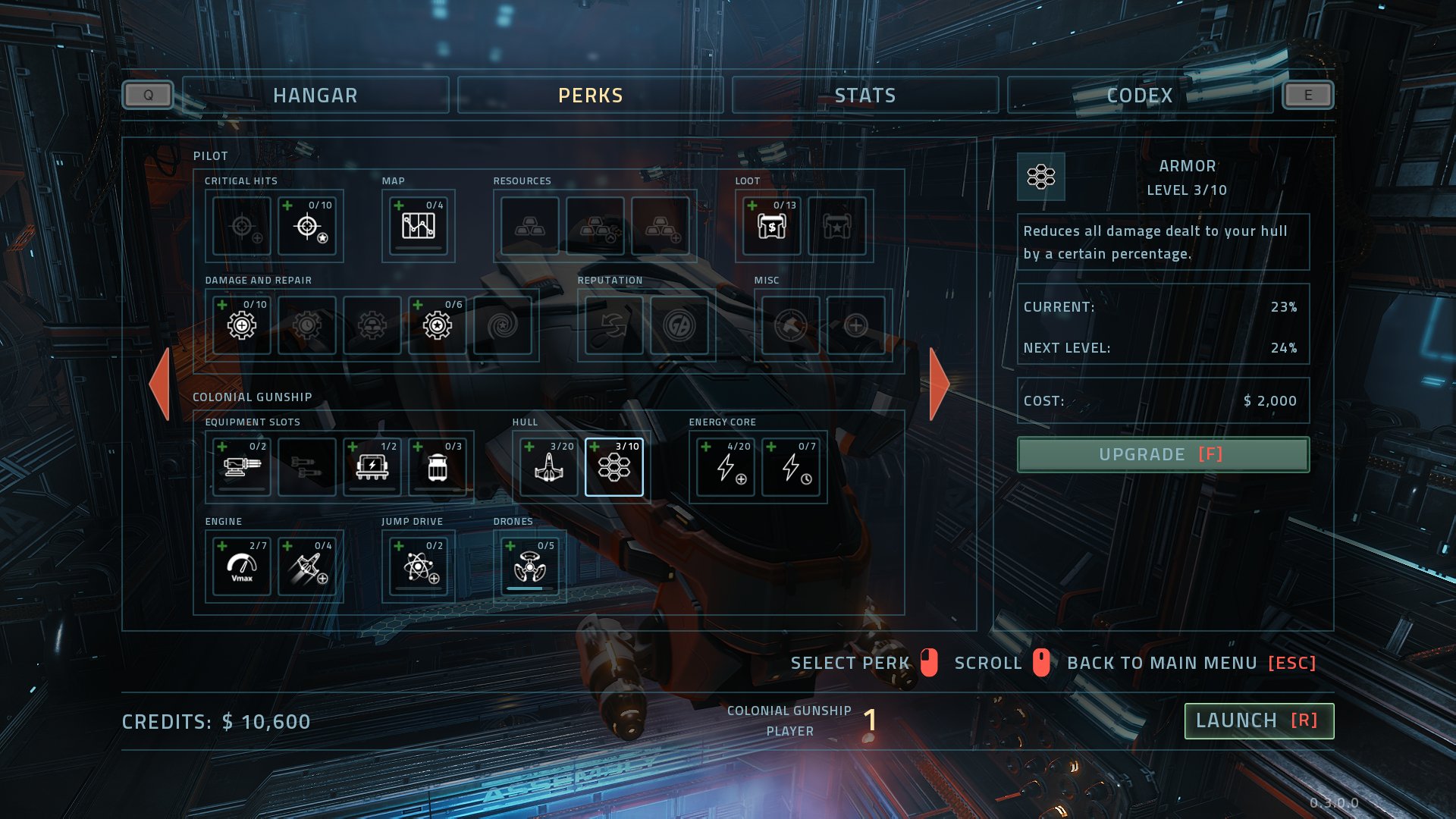Select the Energy Core capacity perk
Viewport: 1456px width, 819px height.
click(723, 466)
